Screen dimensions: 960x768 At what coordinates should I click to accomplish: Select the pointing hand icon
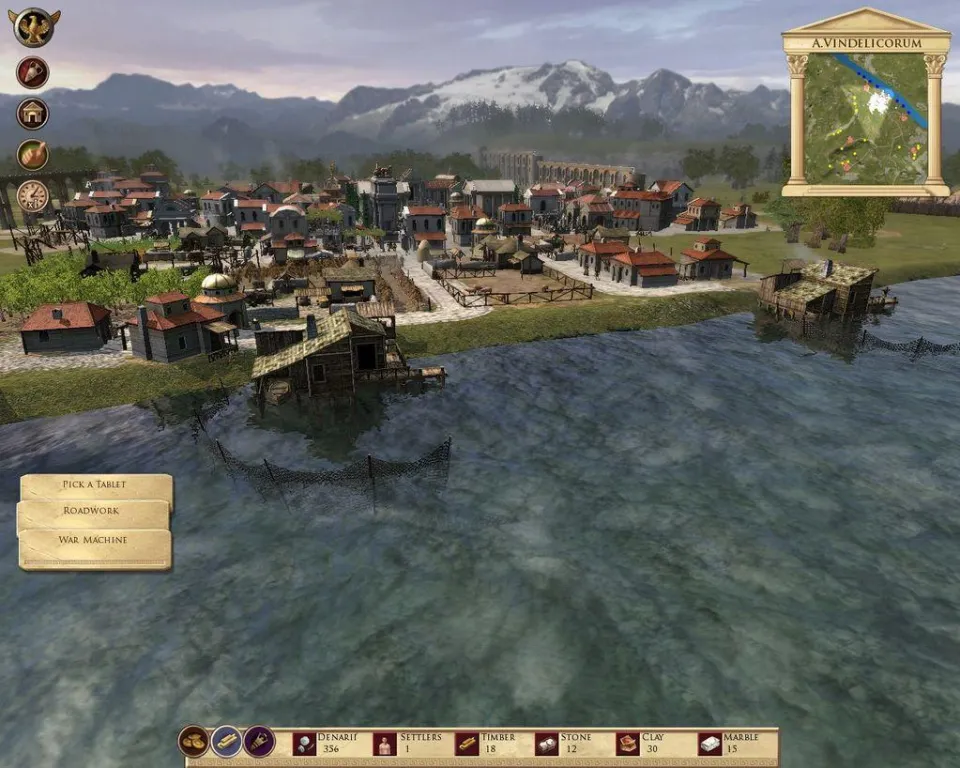33,155
